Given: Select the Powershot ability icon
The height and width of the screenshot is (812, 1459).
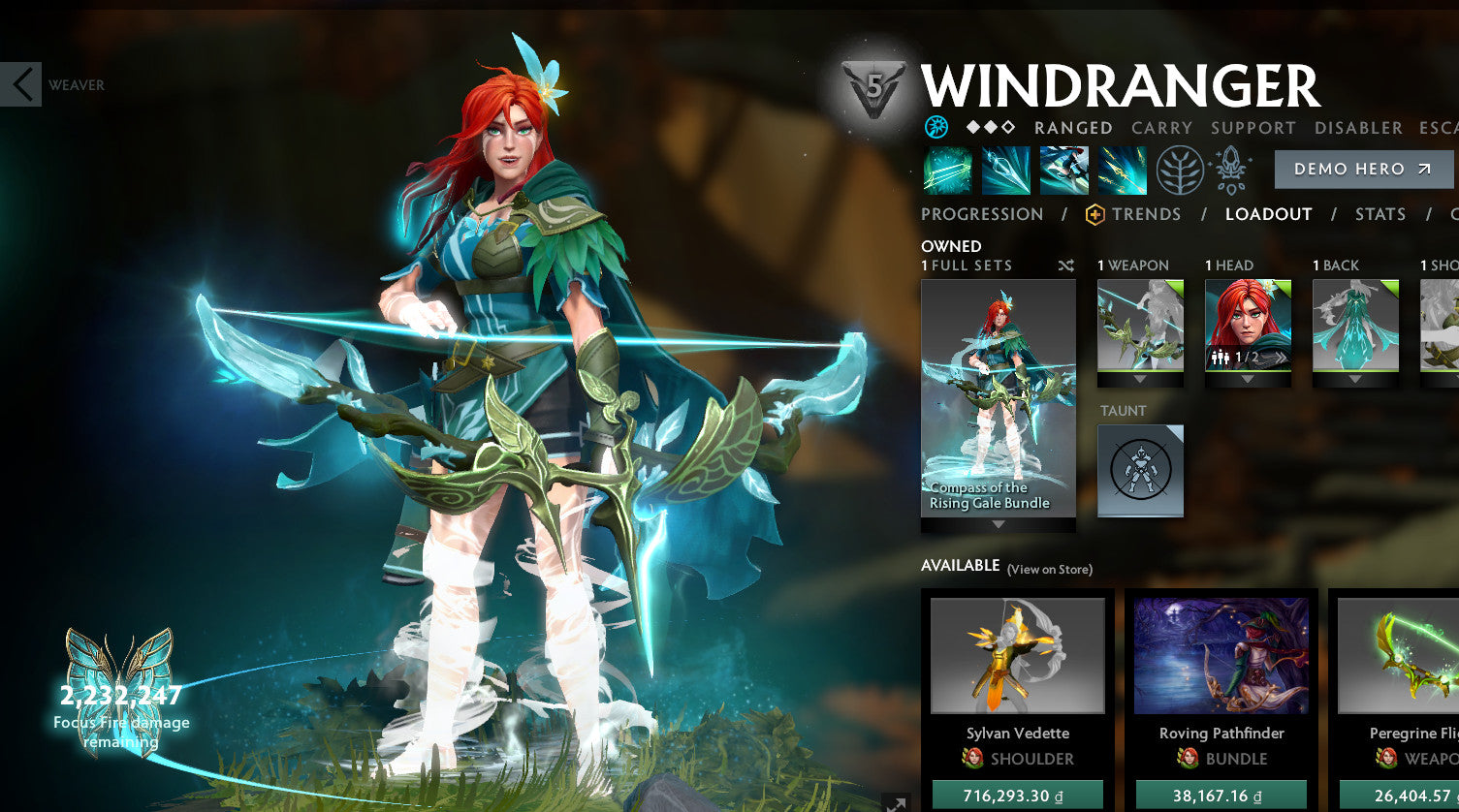Looking at the screenshot, I should (x=1005, y=170).
